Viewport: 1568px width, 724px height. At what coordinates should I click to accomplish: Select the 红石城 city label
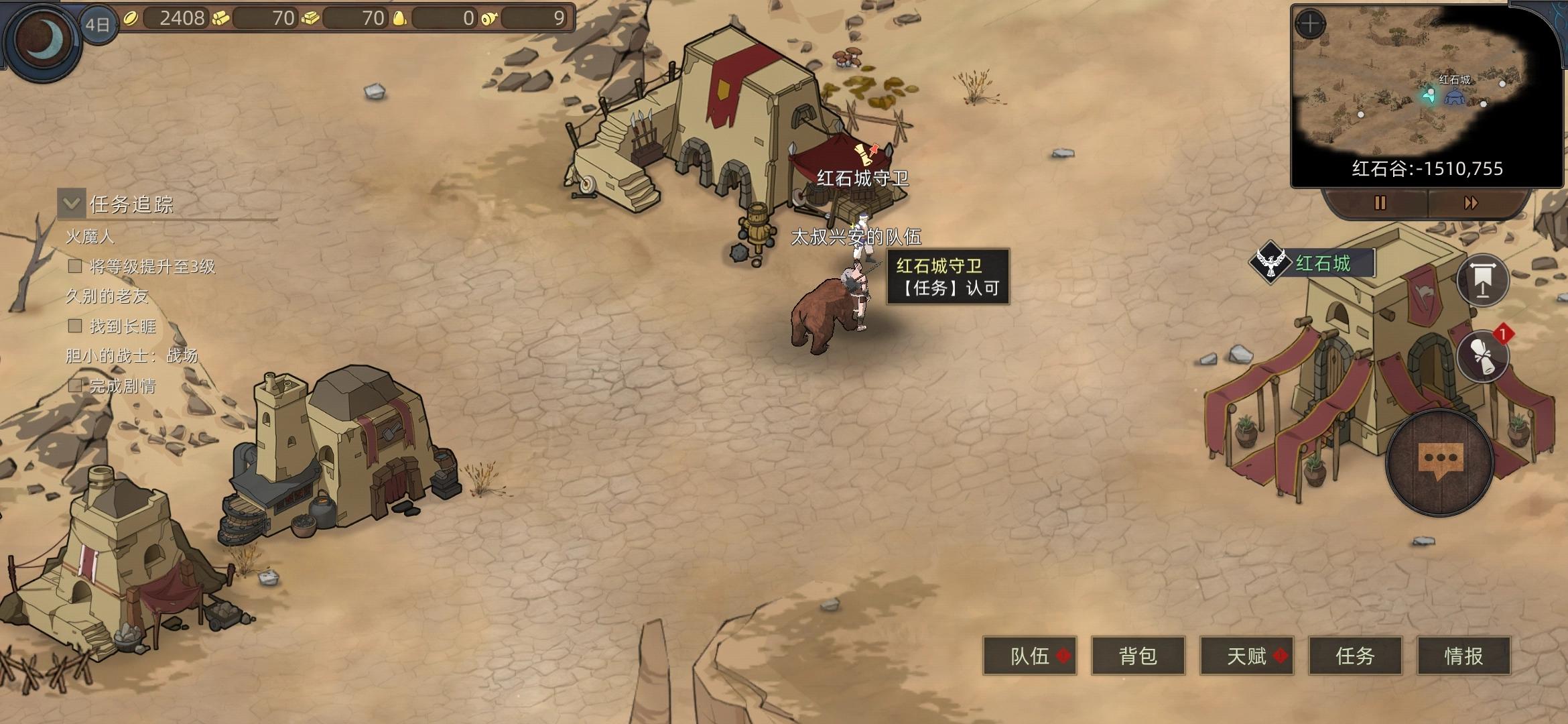coord(1323,263)
